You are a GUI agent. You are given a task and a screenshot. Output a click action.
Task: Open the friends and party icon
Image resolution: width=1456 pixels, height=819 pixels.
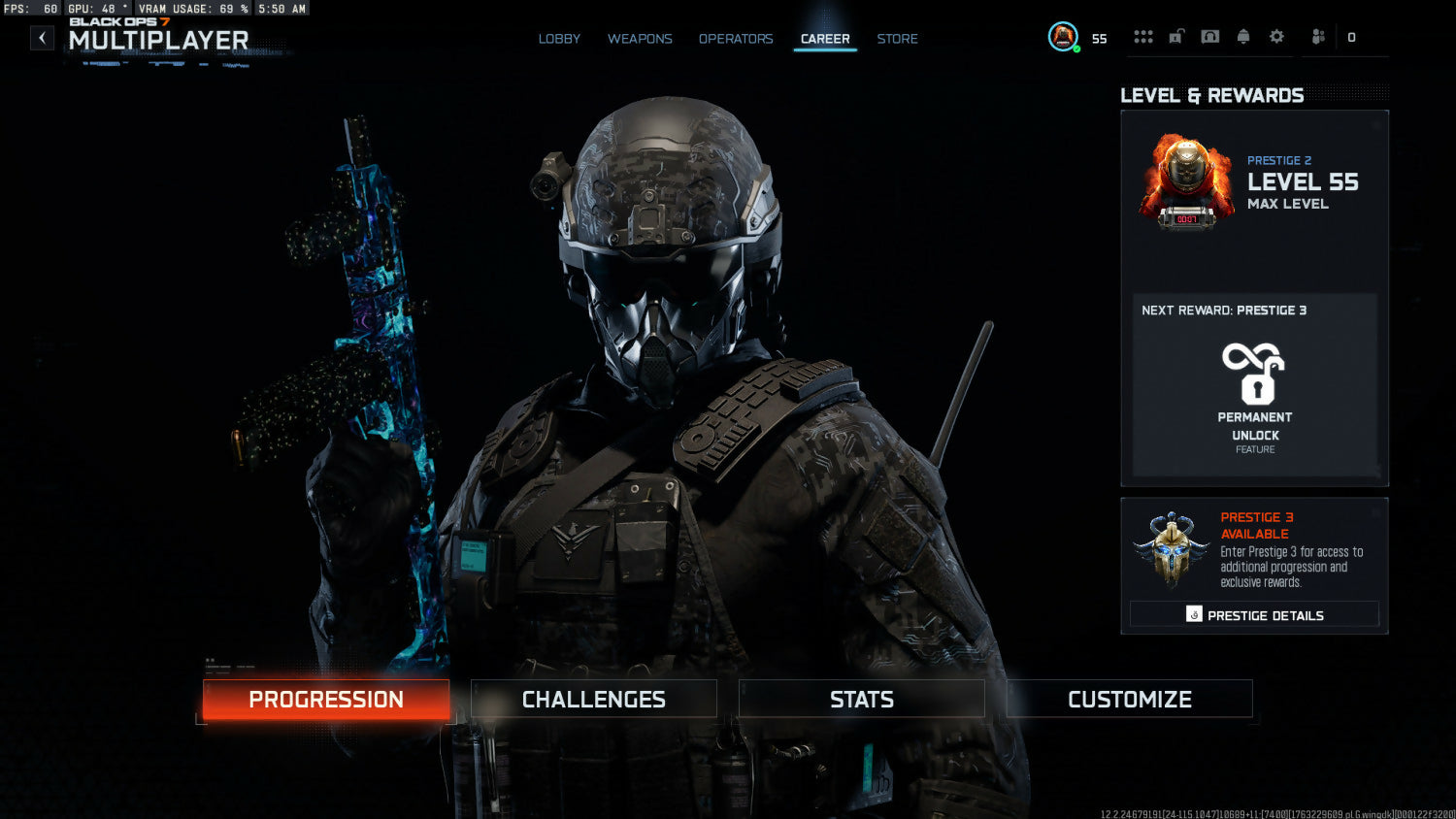pos(1318,37)
